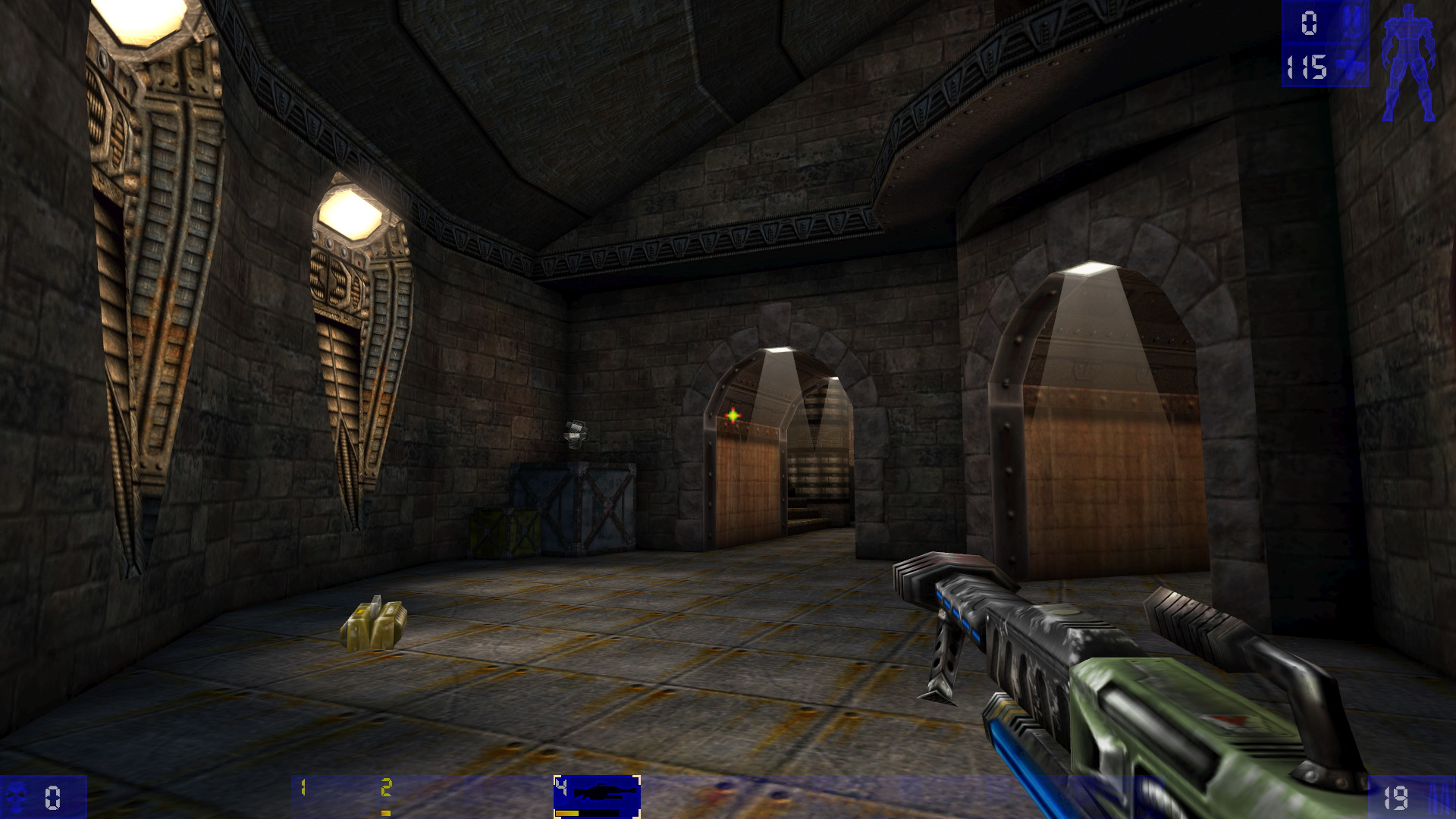The height and width of the screenshot is (819, 1456).
Task: Click the green crosshair in the center
Action: pyautogui.click(x=733, y=415)
